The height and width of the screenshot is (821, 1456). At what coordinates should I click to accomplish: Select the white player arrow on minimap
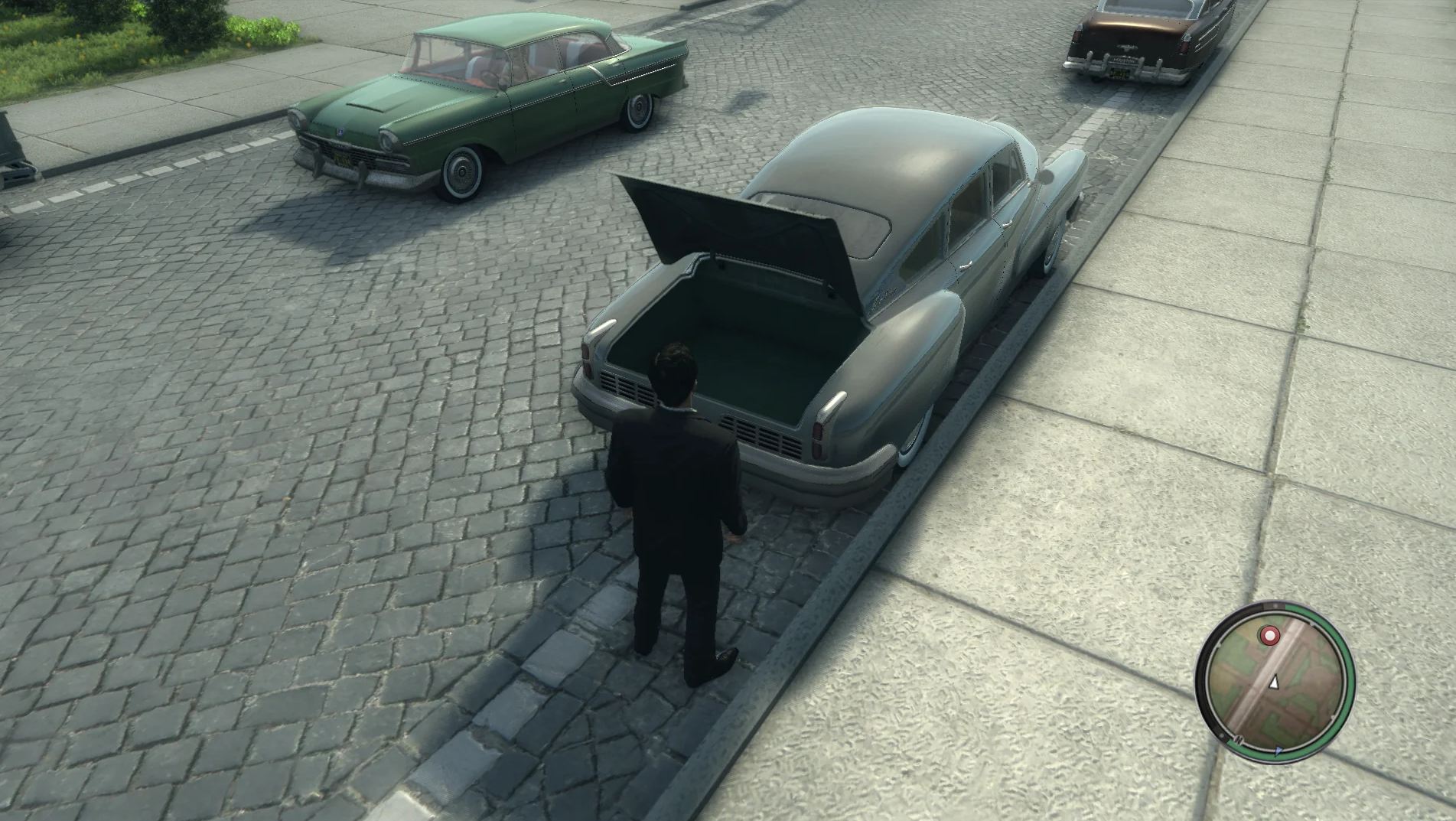[1274, 683]
